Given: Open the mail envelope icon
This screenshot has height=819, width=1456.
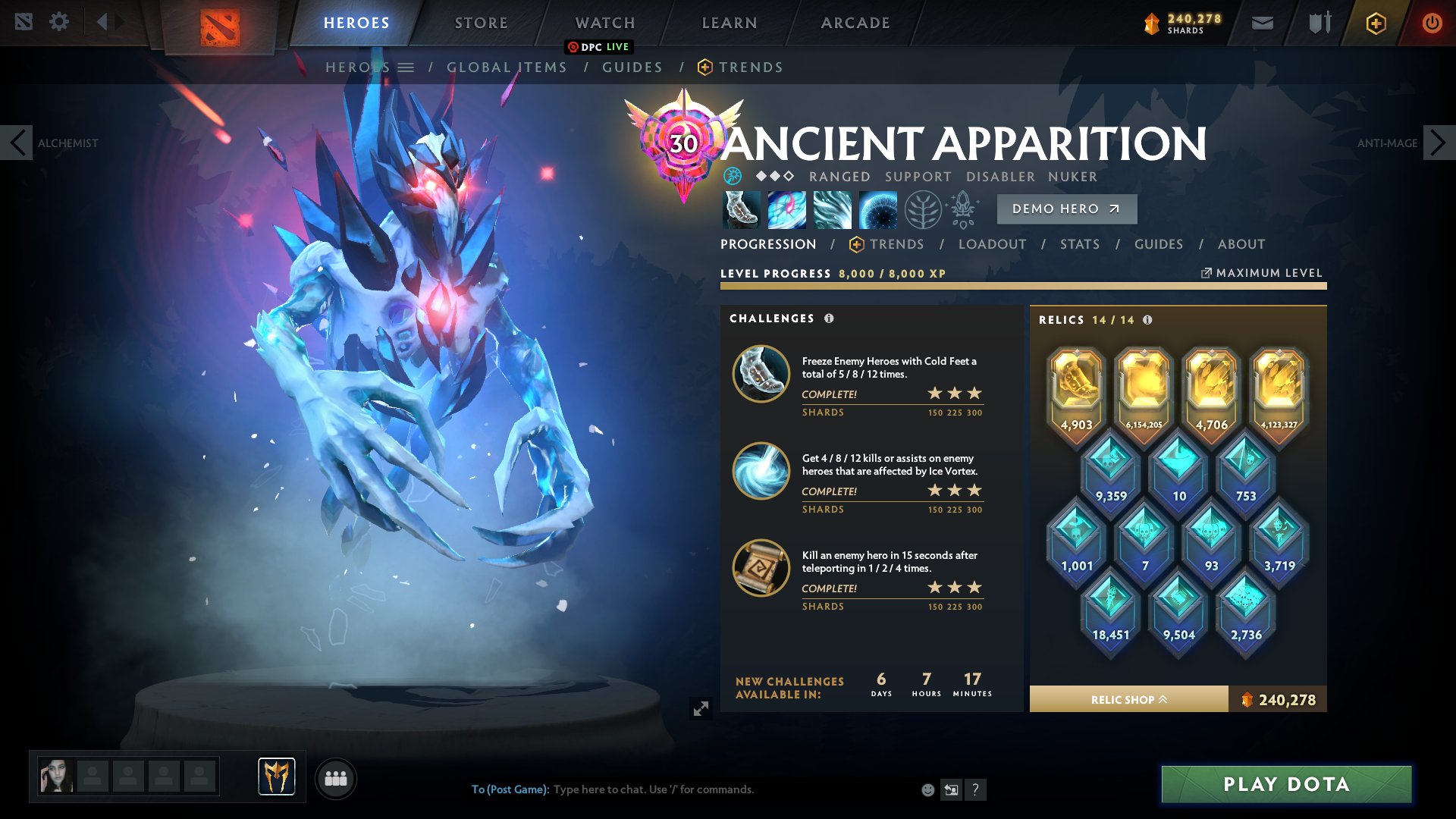Looking at the screenshot, I should coord(1261,22).
